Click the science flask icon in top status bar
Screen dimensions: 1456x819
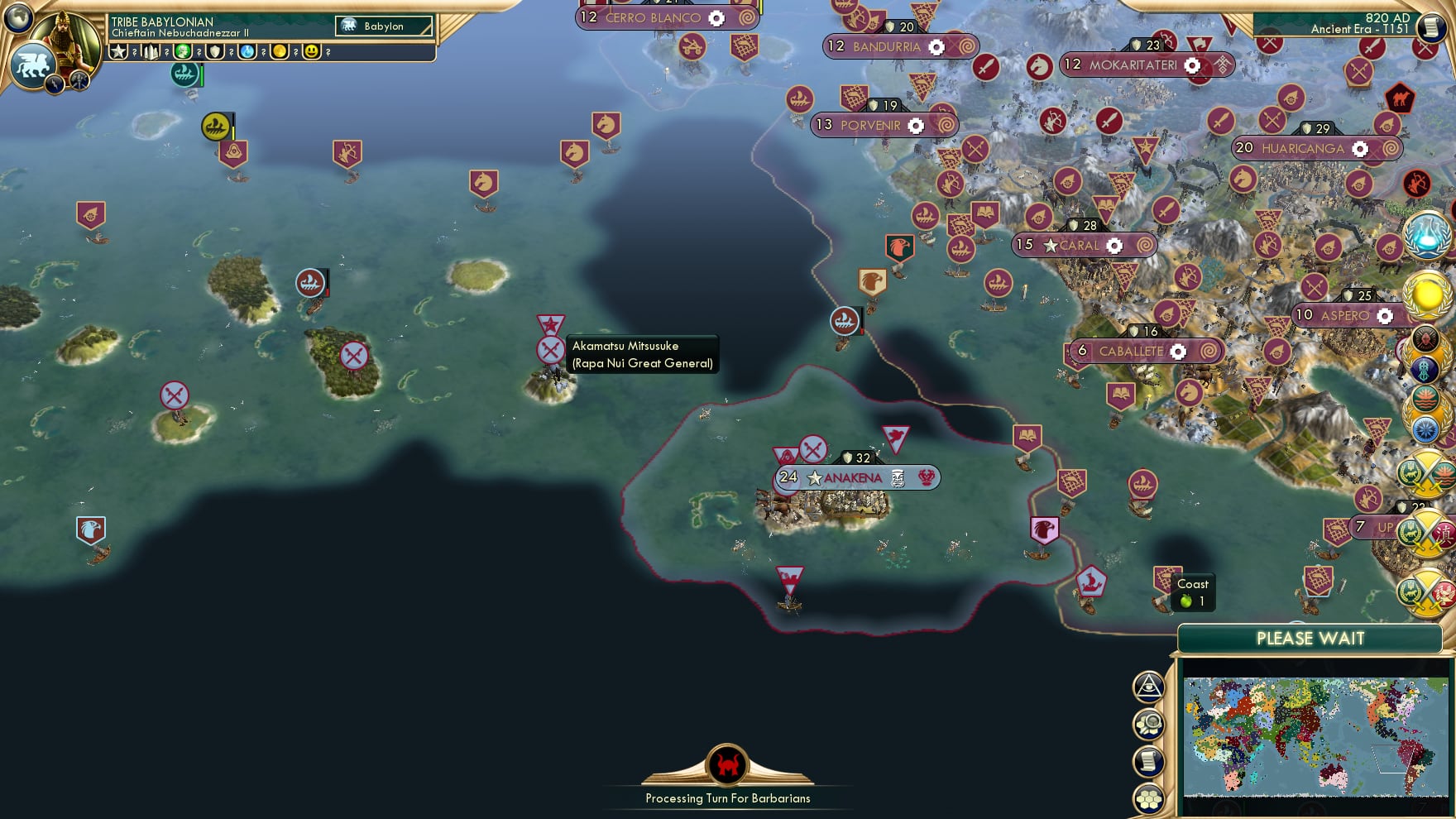[x=248, y=53]
